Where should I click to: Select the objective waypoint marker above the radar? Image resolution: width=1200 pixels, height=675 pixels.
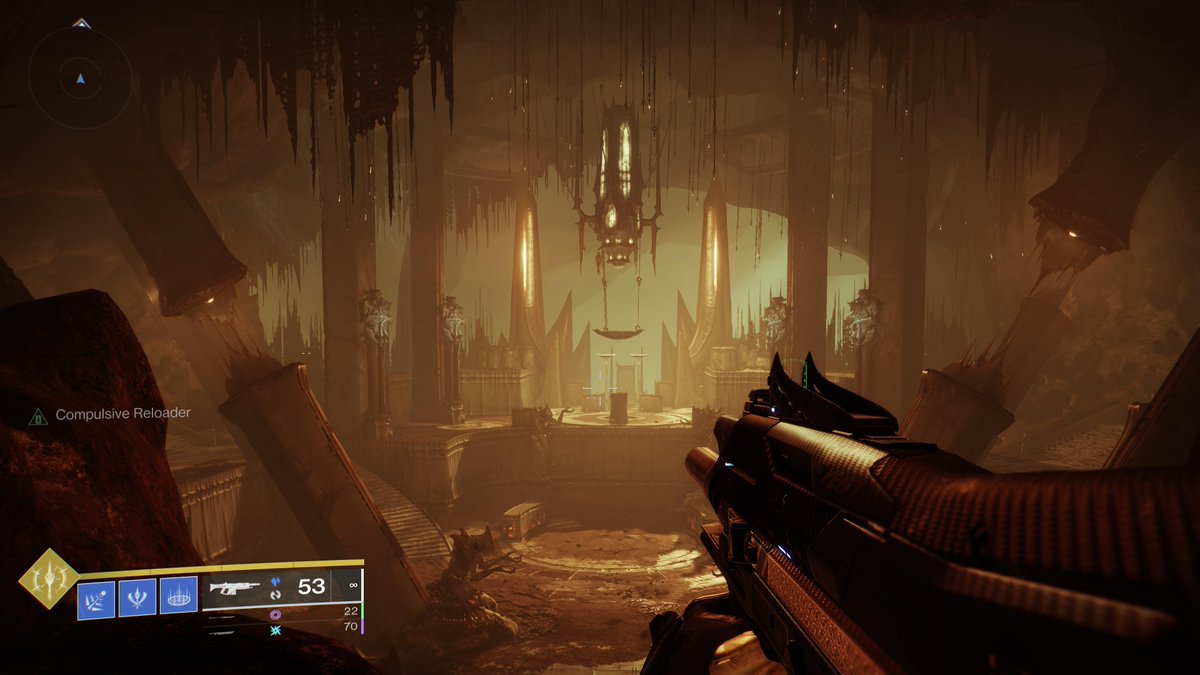tap(81, 22)
